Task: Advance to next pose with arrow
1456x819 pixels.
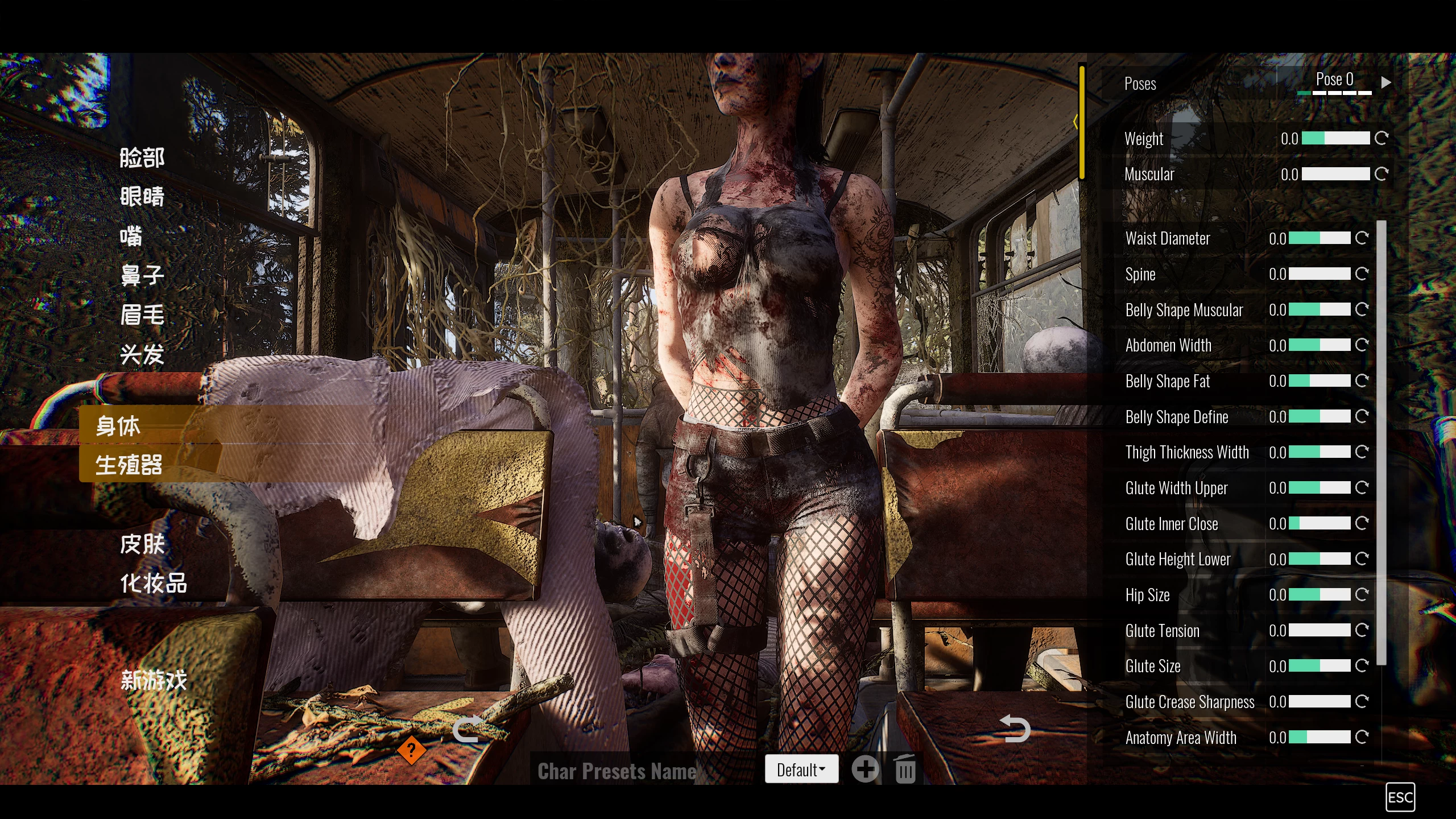Action: (x=1386, y=82)
